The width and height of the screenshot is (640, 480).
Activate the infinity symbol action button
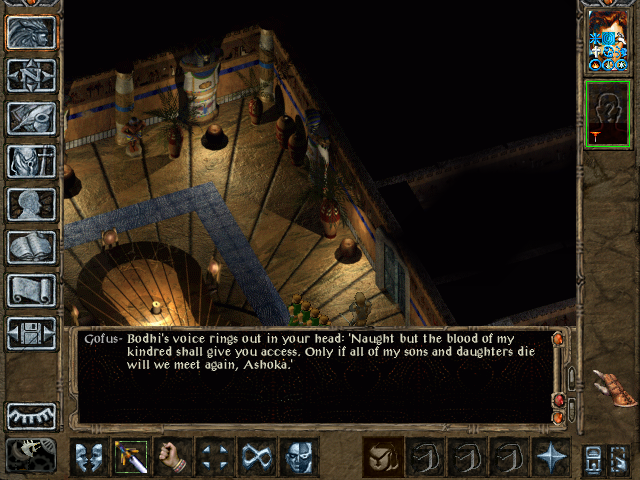(x=258, y=457)
